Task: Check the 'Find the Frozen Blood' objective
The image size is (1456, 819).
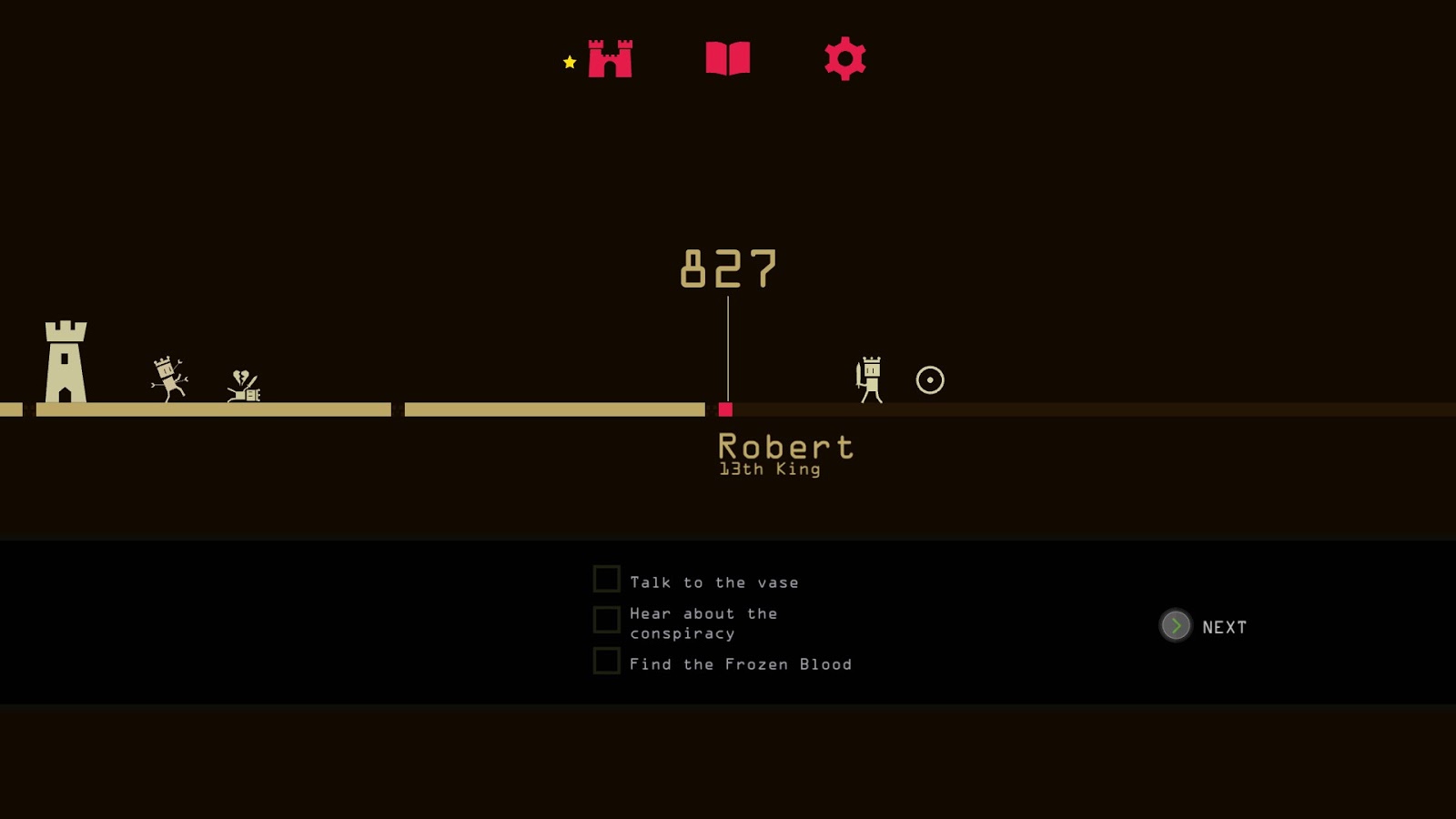Action: click(x=605, y=661)
